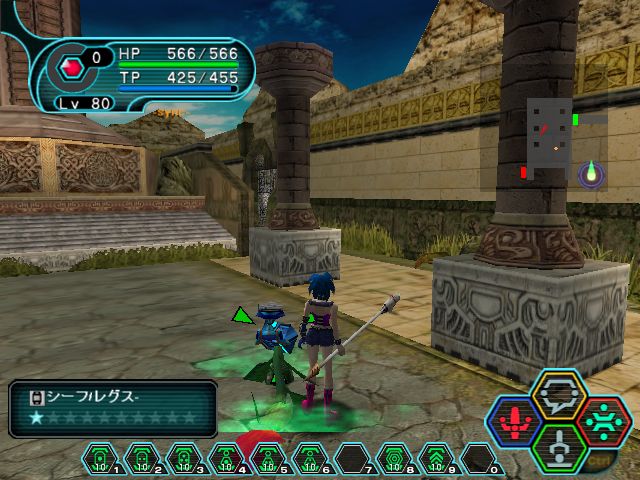Activate quick slot 4
Screen dimensions: 640x480
tap(227, 460)
